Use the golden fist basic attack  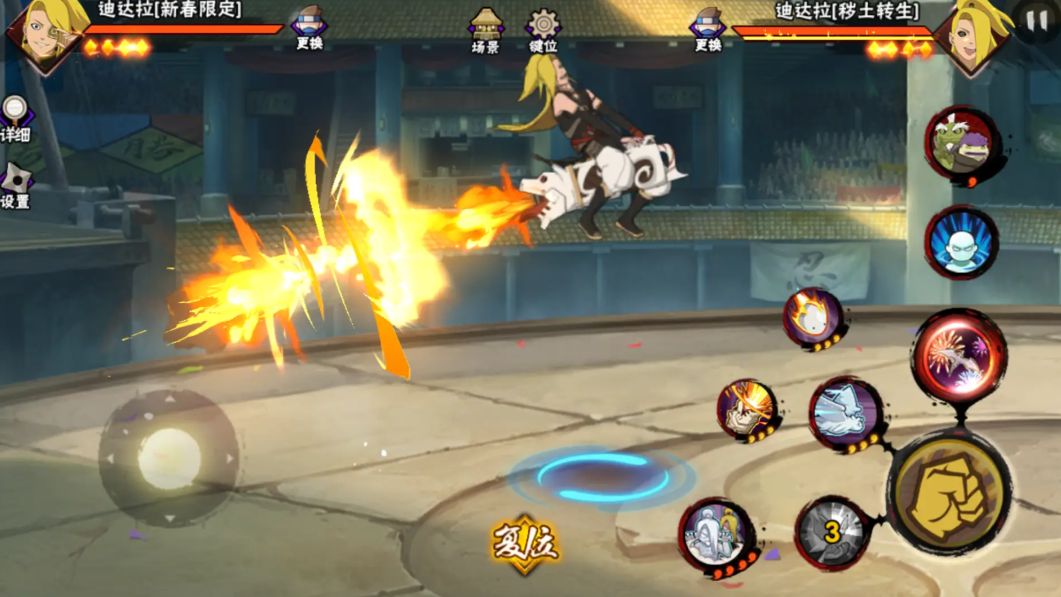(x=948, y=491)
